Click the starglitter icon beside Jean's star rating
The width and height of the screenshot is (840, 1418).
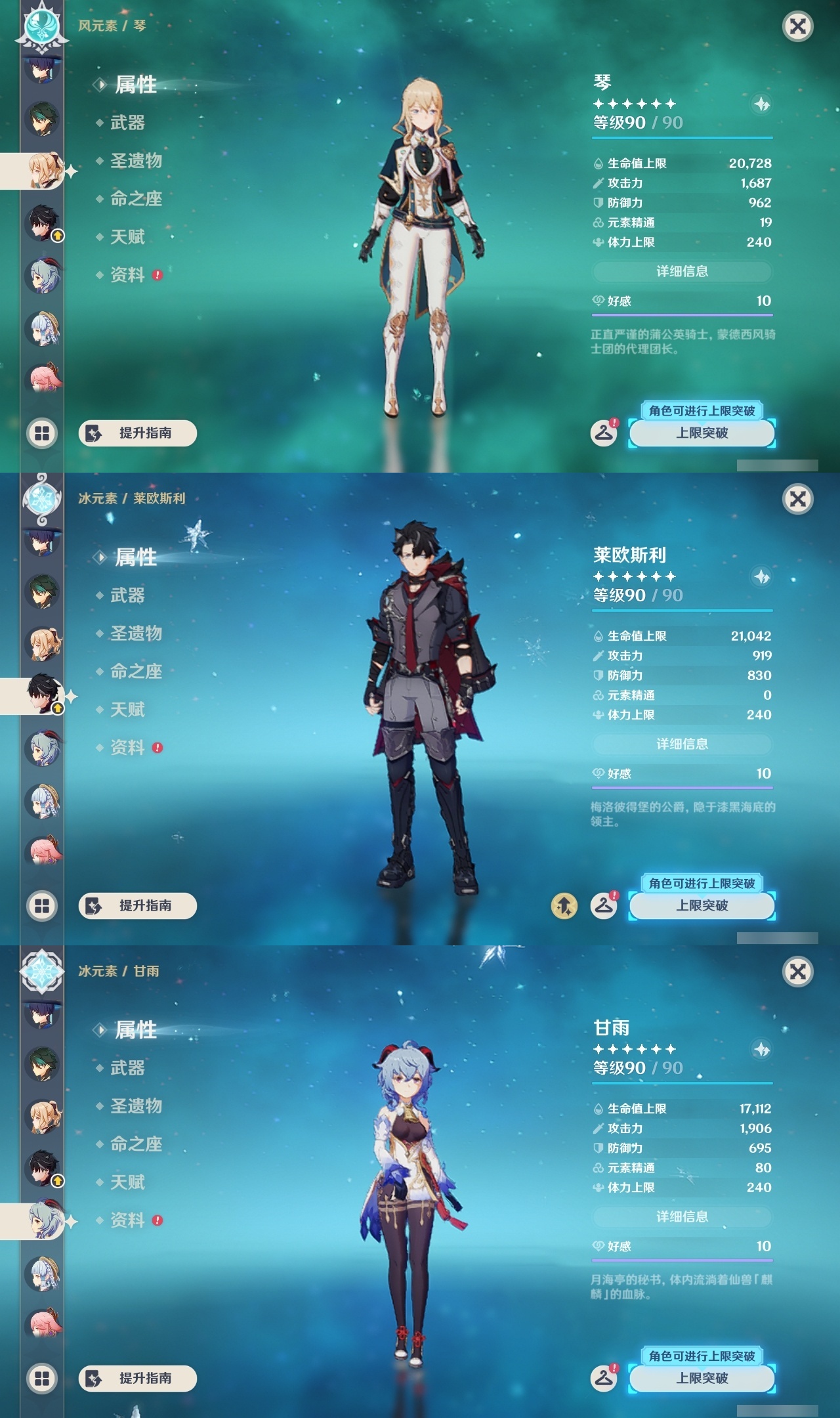tap(760, 103)
